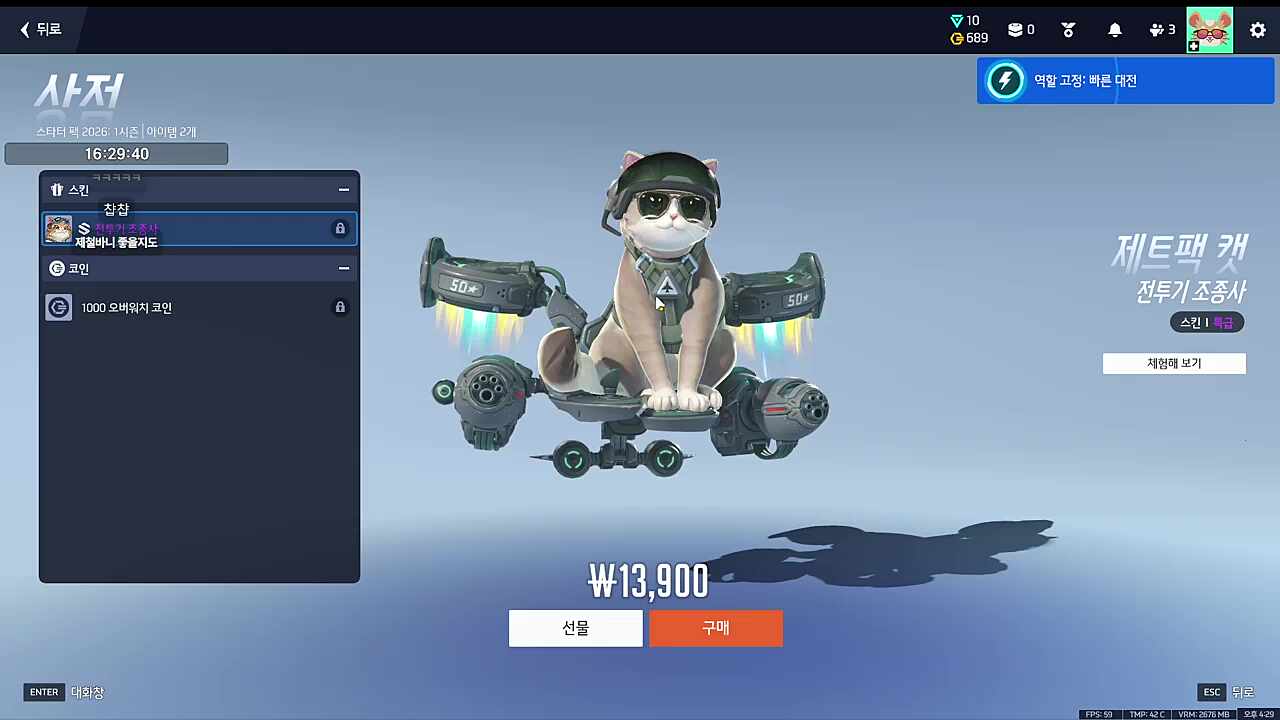This screenshot has width=1280, height=720.
Task: Click the player avatar portrait
Action: coord(1210,29)
